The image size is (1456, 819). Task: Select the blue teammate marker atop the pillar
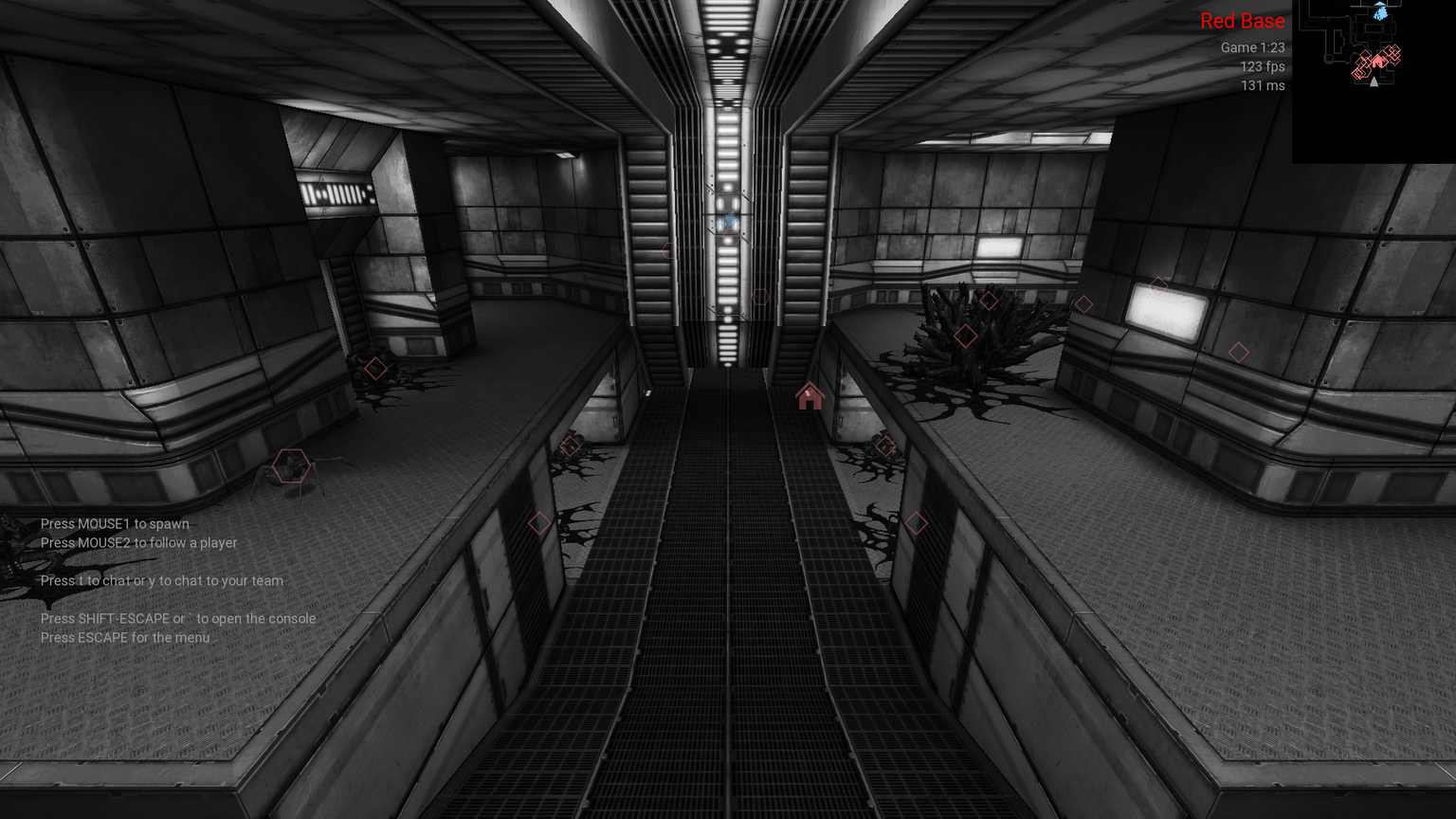[x=730, y=219]
